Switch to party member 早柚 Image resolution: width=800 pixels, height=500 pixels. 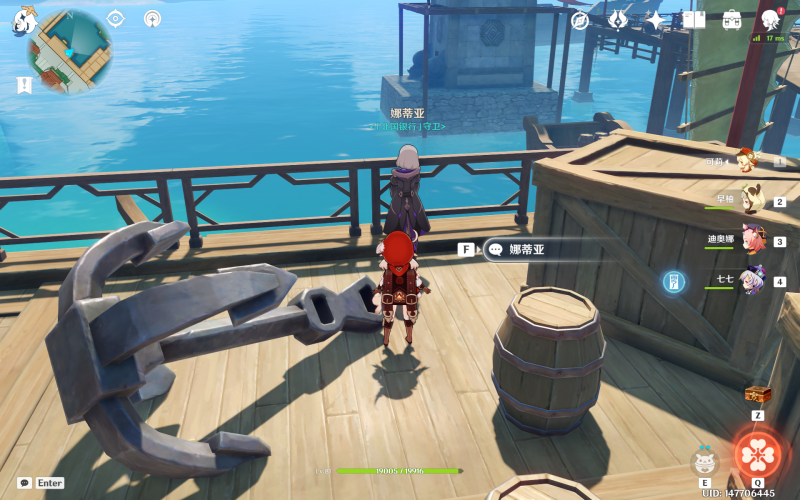point(752,200)
